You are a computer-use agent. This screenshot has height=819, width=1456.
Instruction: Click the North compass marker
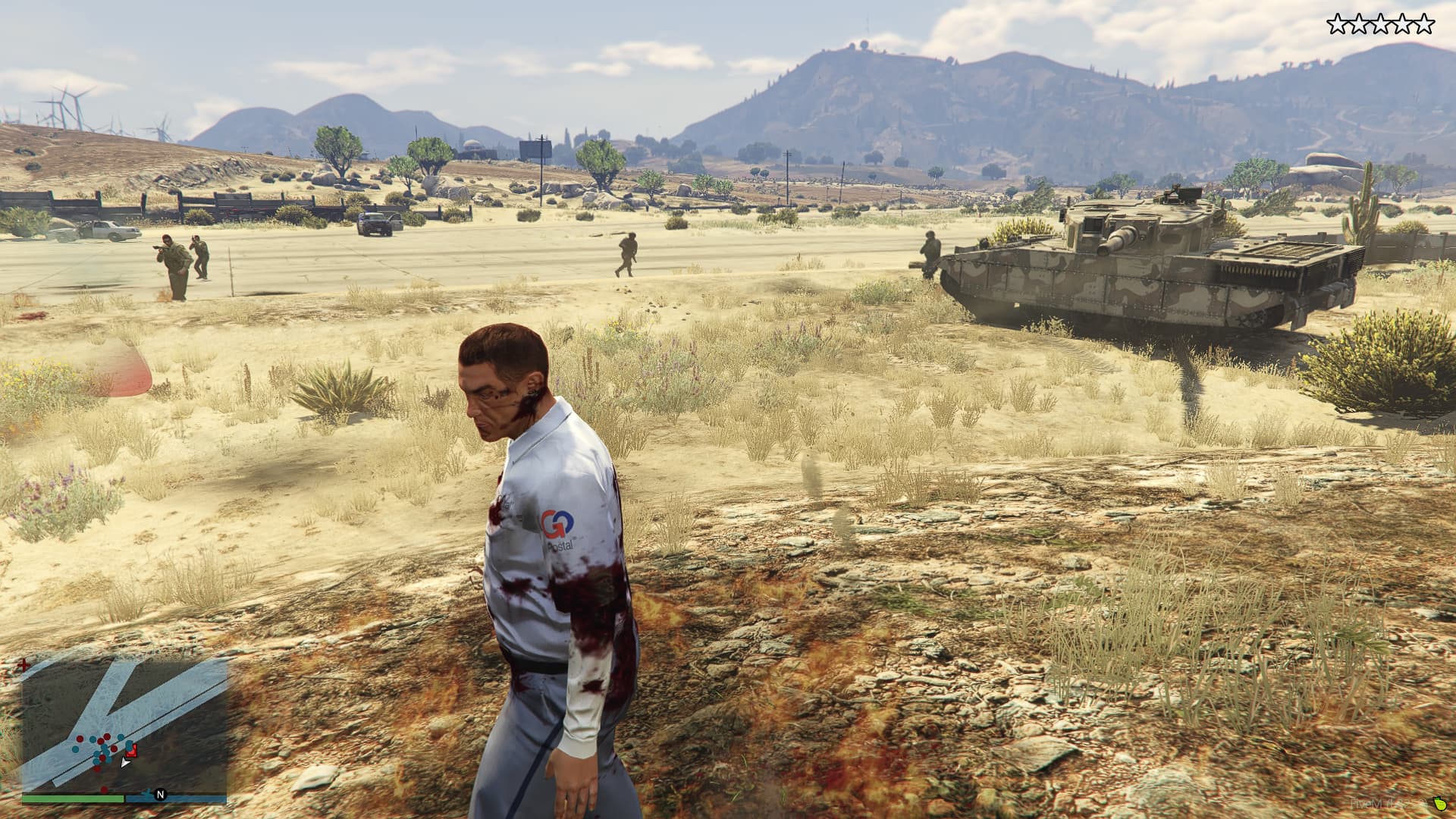160,795
